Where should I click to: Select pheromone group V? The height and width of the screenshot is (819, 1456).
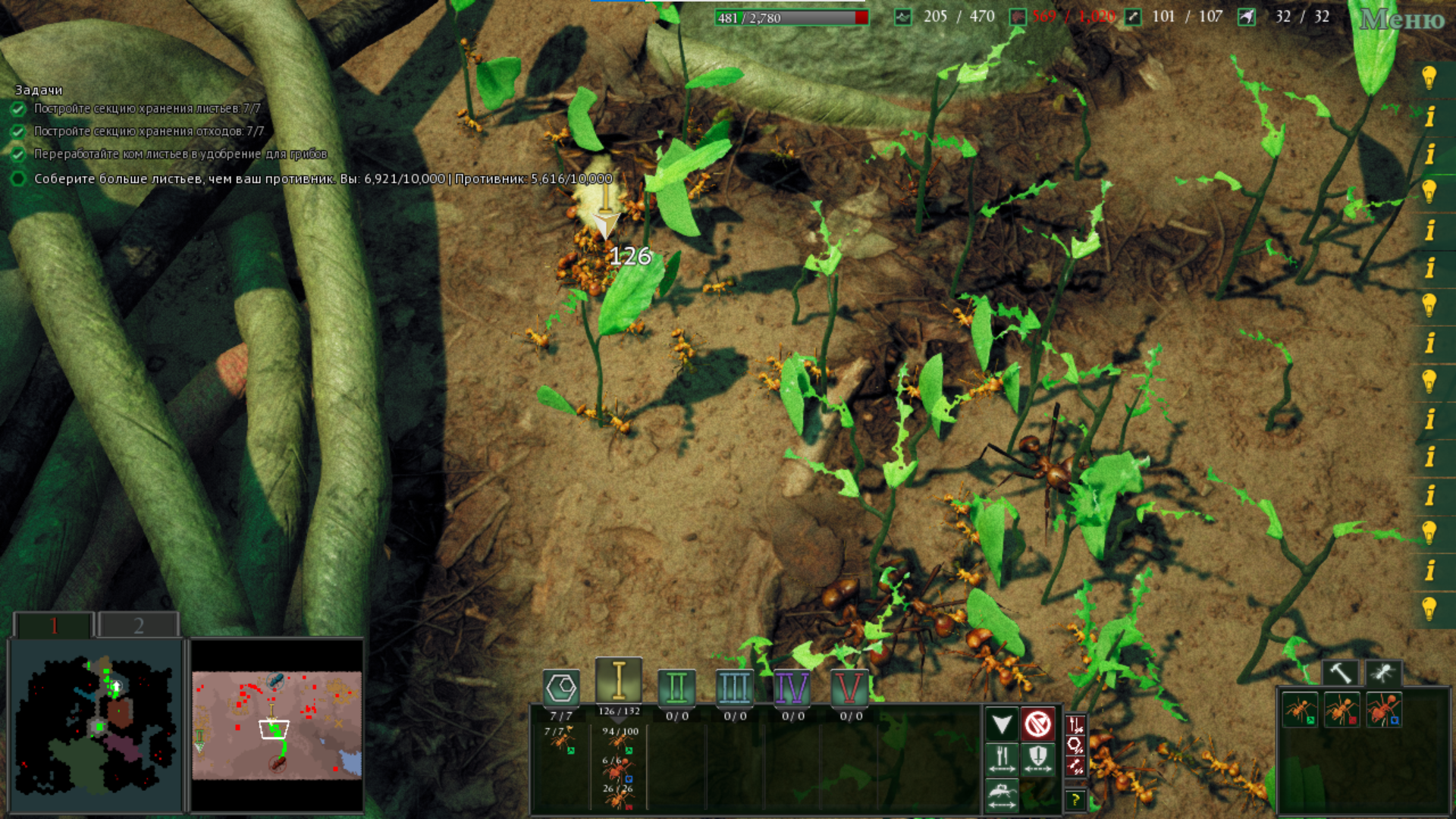pos(849,688)
